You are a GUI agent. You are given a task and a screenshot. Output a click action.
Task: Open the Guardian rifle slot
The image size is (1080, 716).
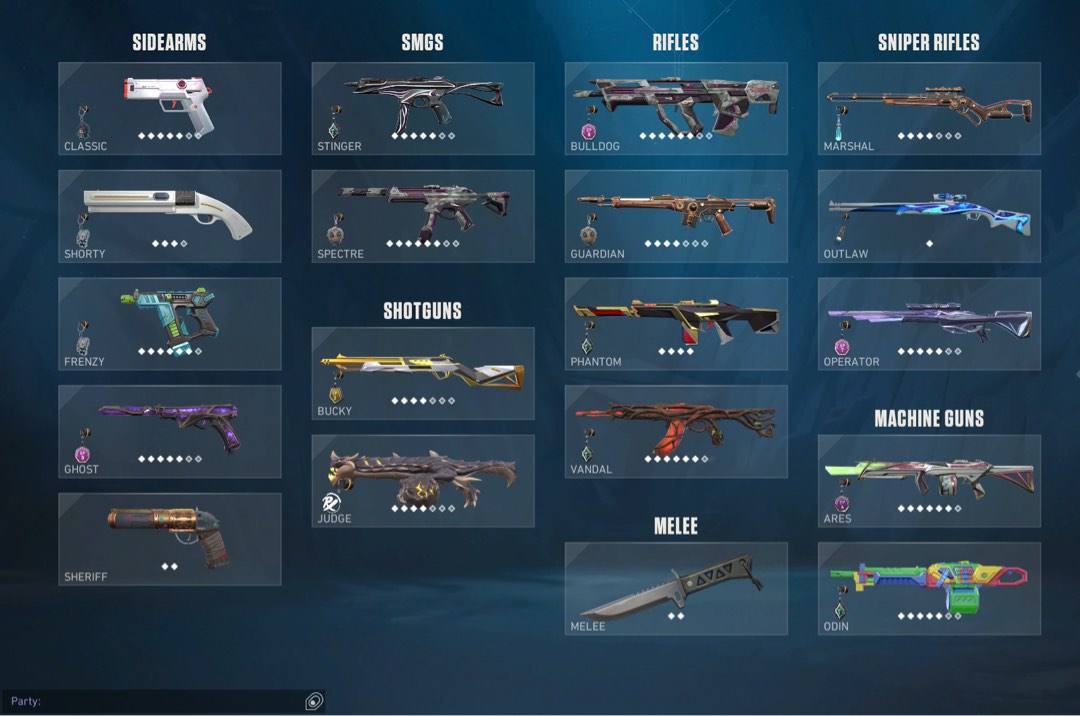pos(676,216)
